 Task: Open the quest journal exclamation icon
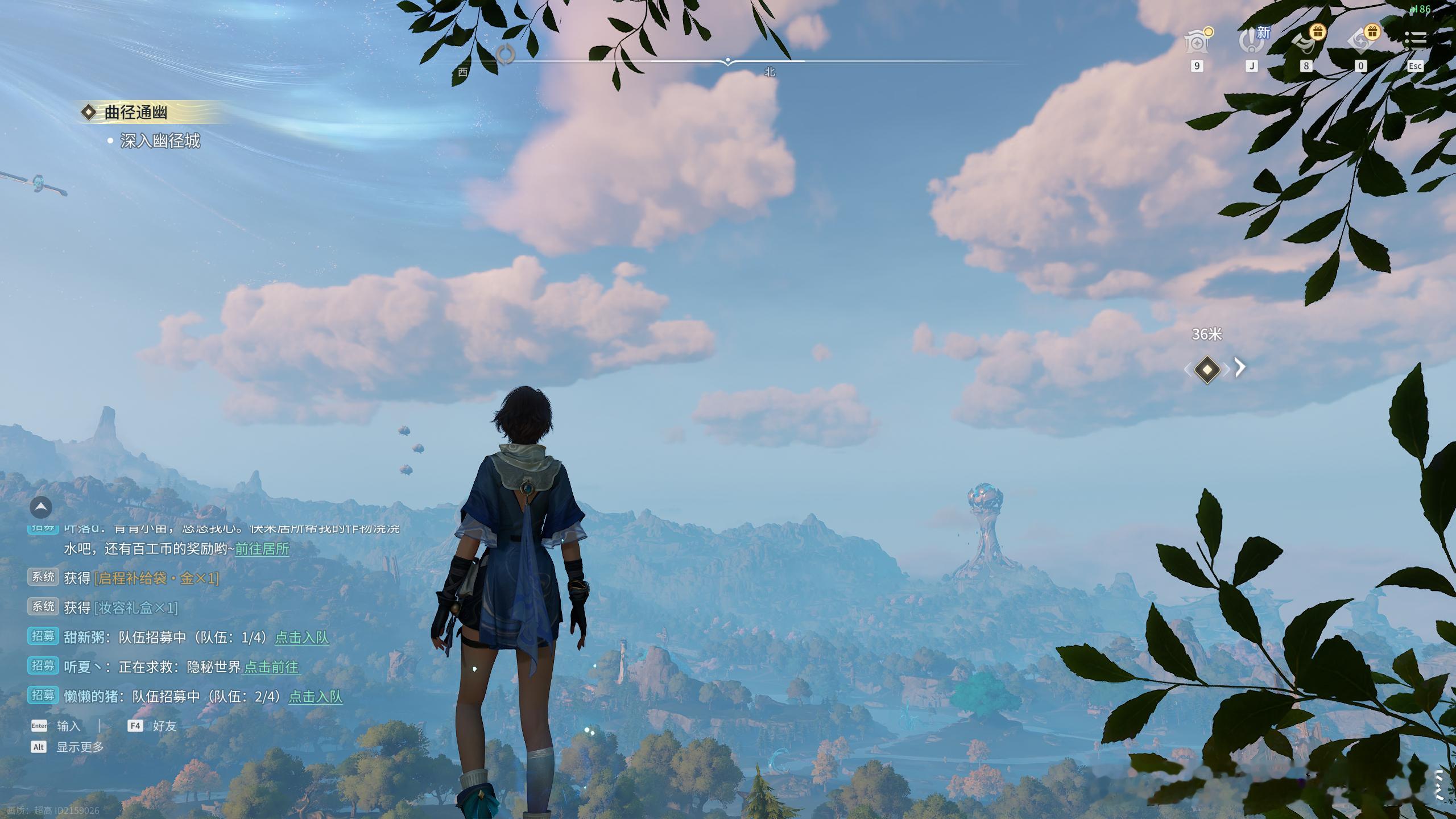[x=1251, y=41]
